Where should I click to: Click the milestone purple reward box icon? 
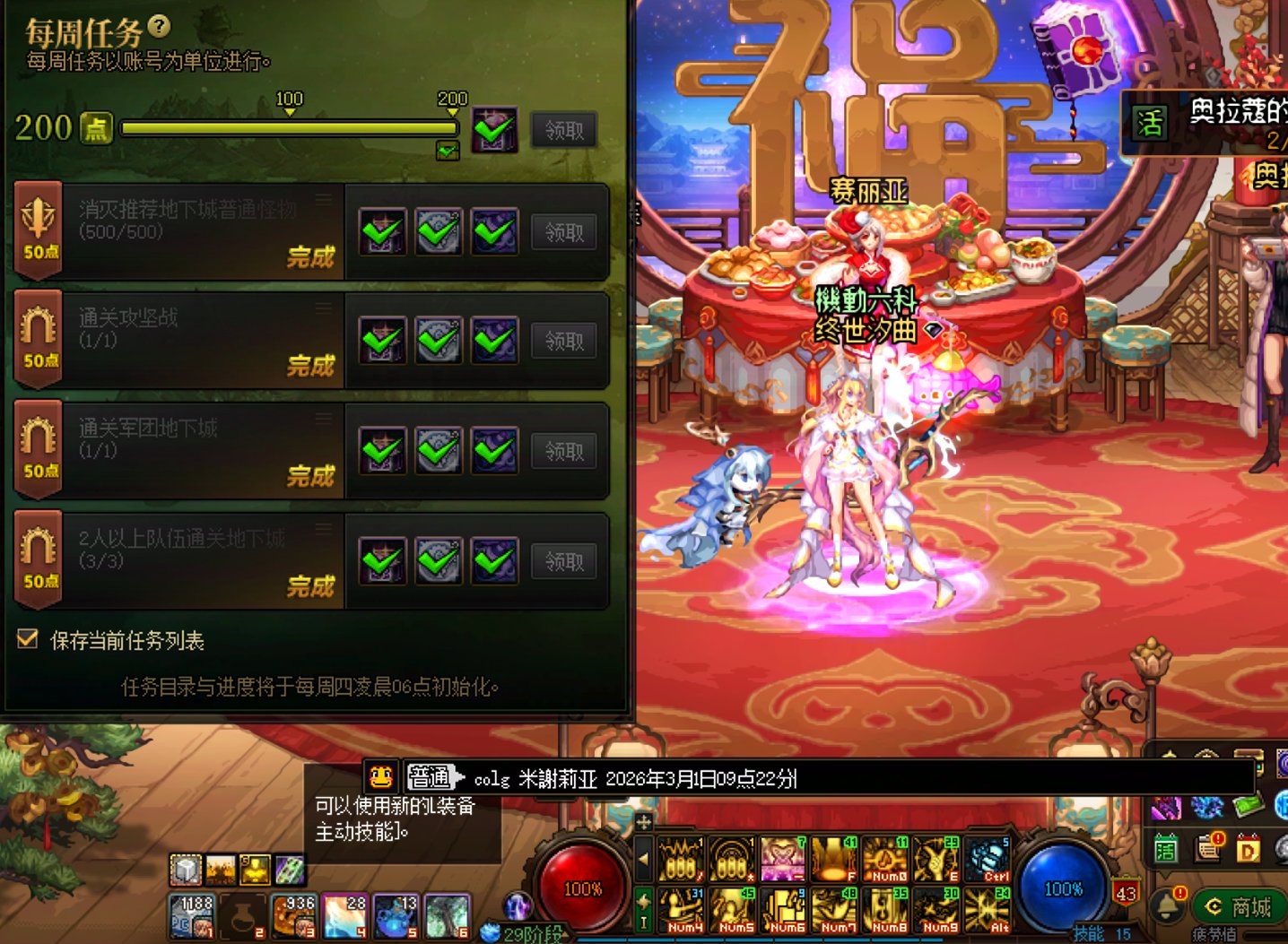coord(494,131)
